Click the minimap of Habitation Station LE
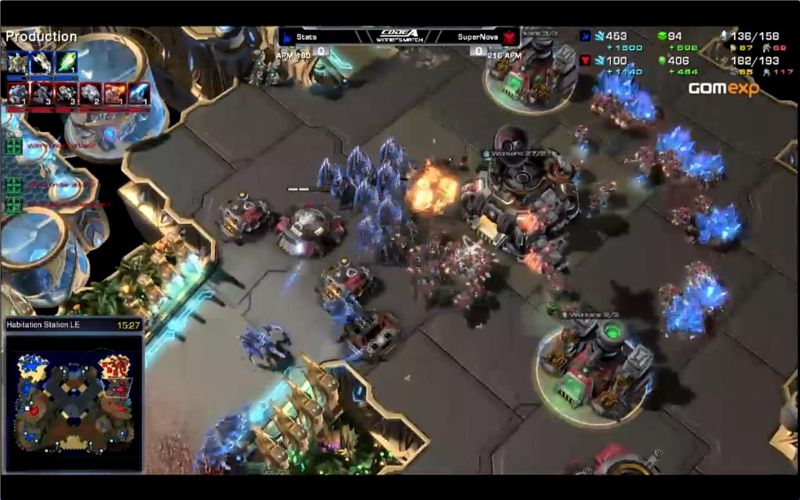Viewport: 800px width, 500px height. (73, 399)
